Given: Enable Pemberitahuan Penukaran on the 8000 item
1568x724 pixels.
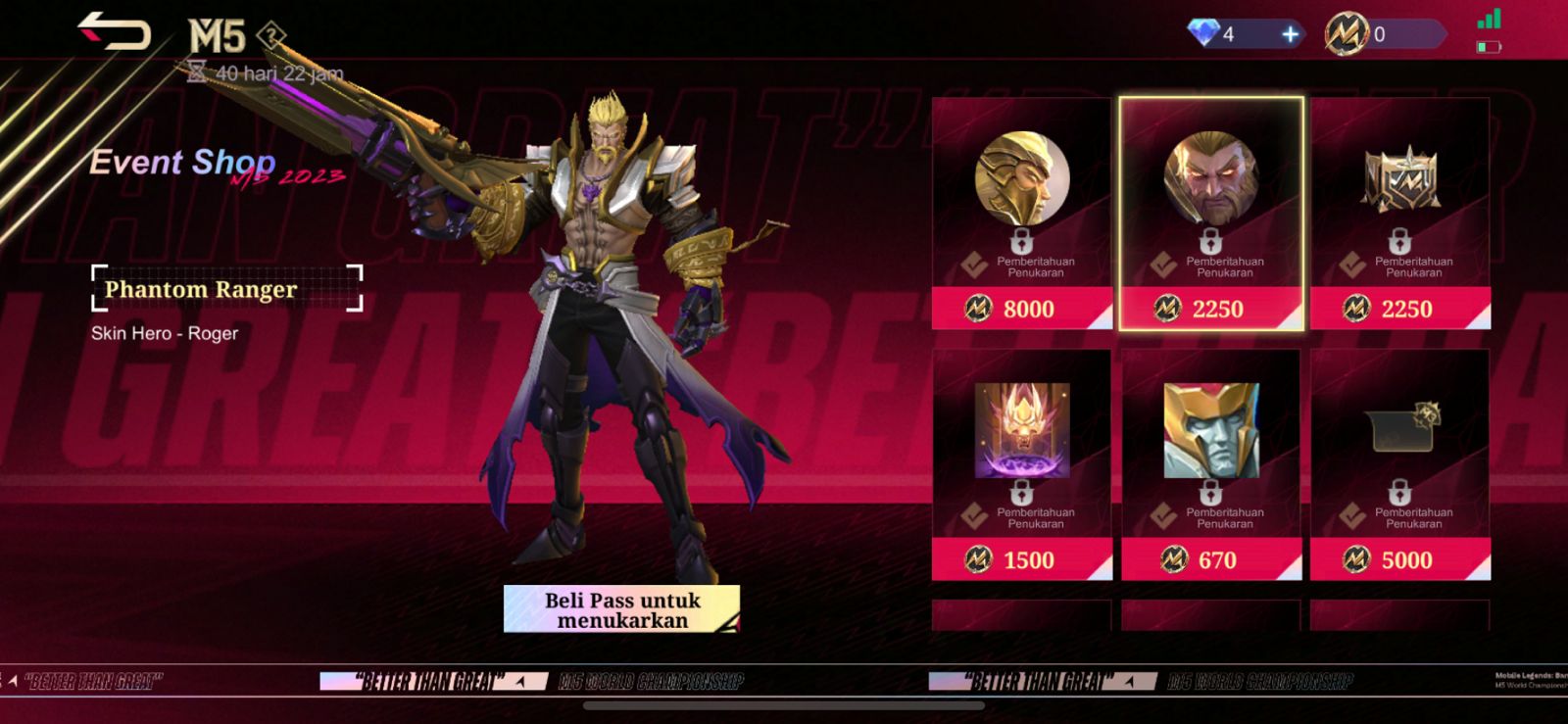Looking at the screenshot, I should [x=1036, y=266].
